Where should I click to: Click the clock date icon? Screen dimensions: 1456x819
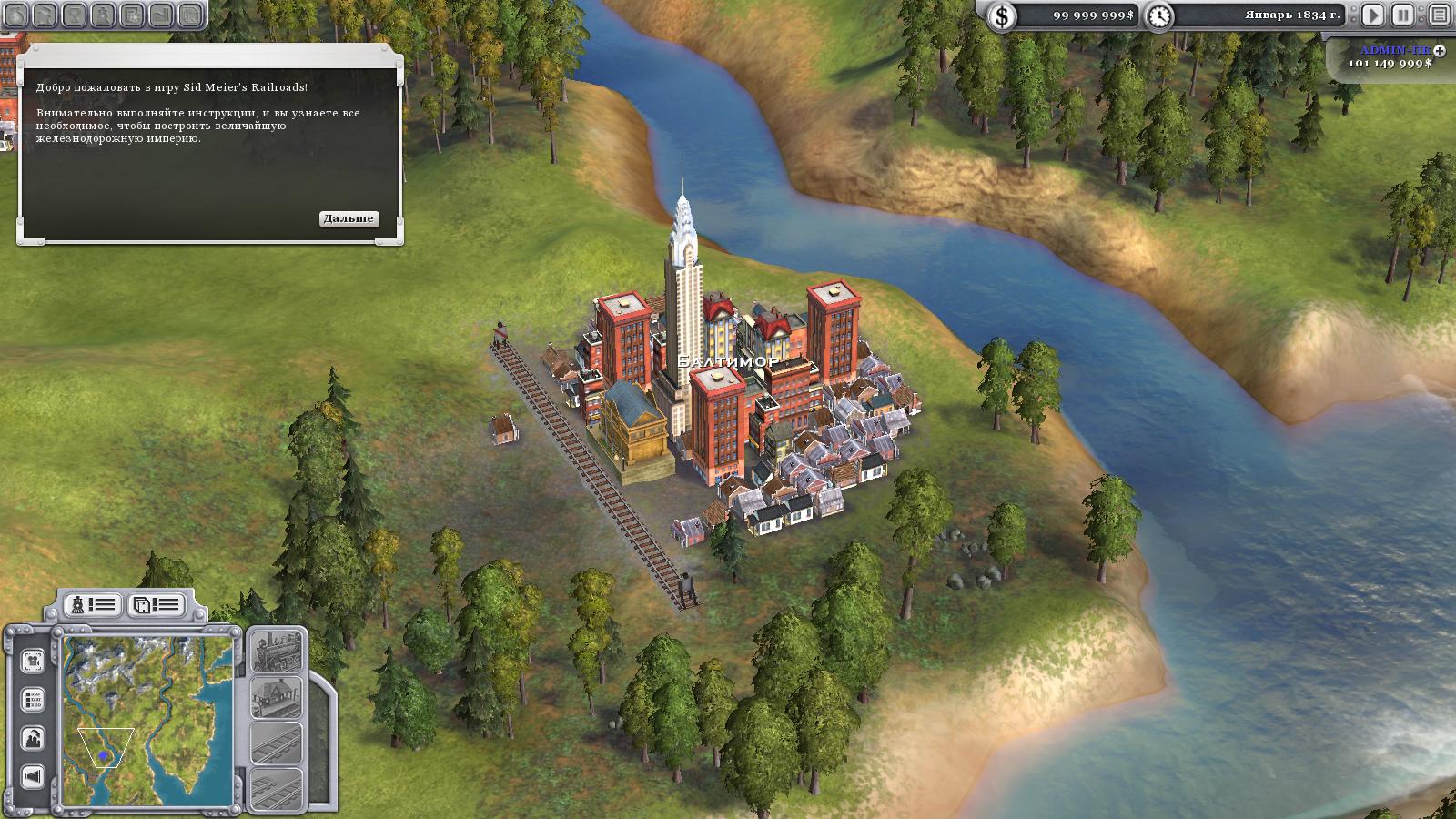click(1159, 15)
